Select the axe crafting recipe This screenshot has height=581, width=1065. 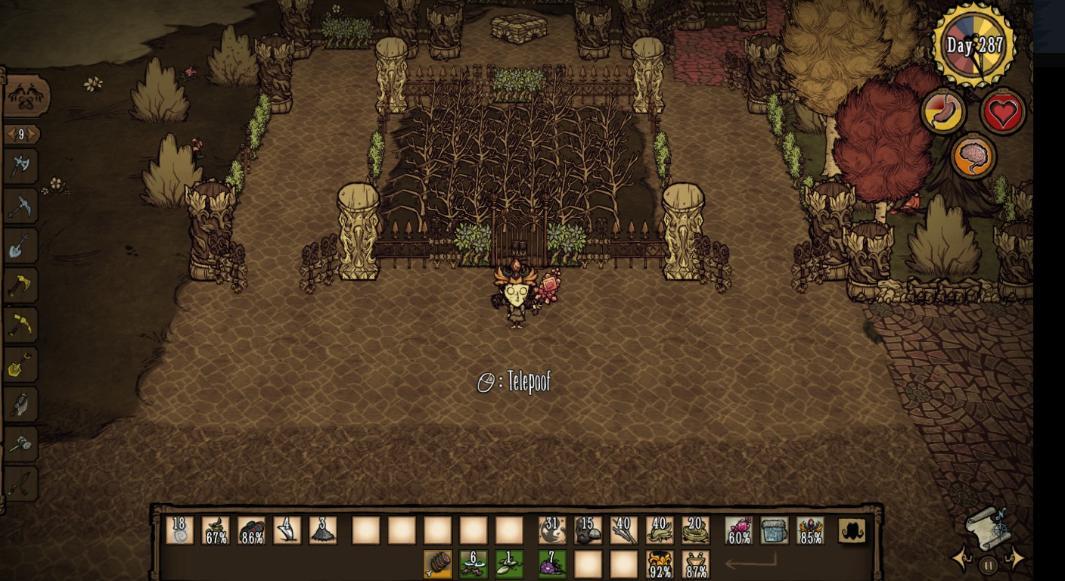point(21,166)
